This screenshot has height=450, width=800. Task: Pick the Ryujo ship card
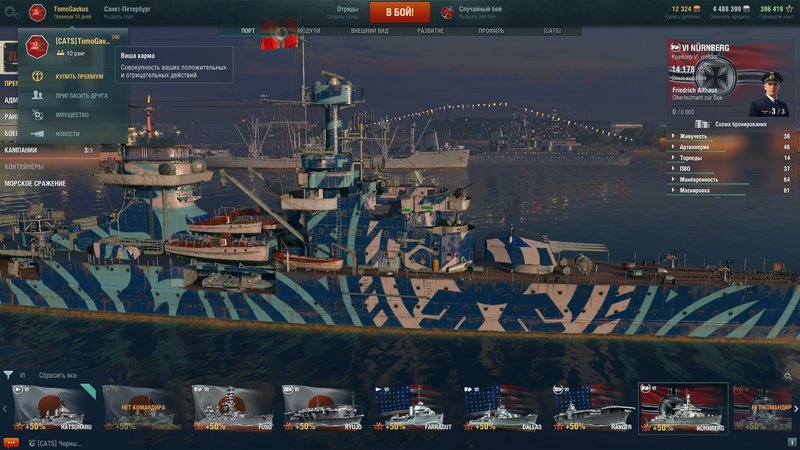[319, 406]
